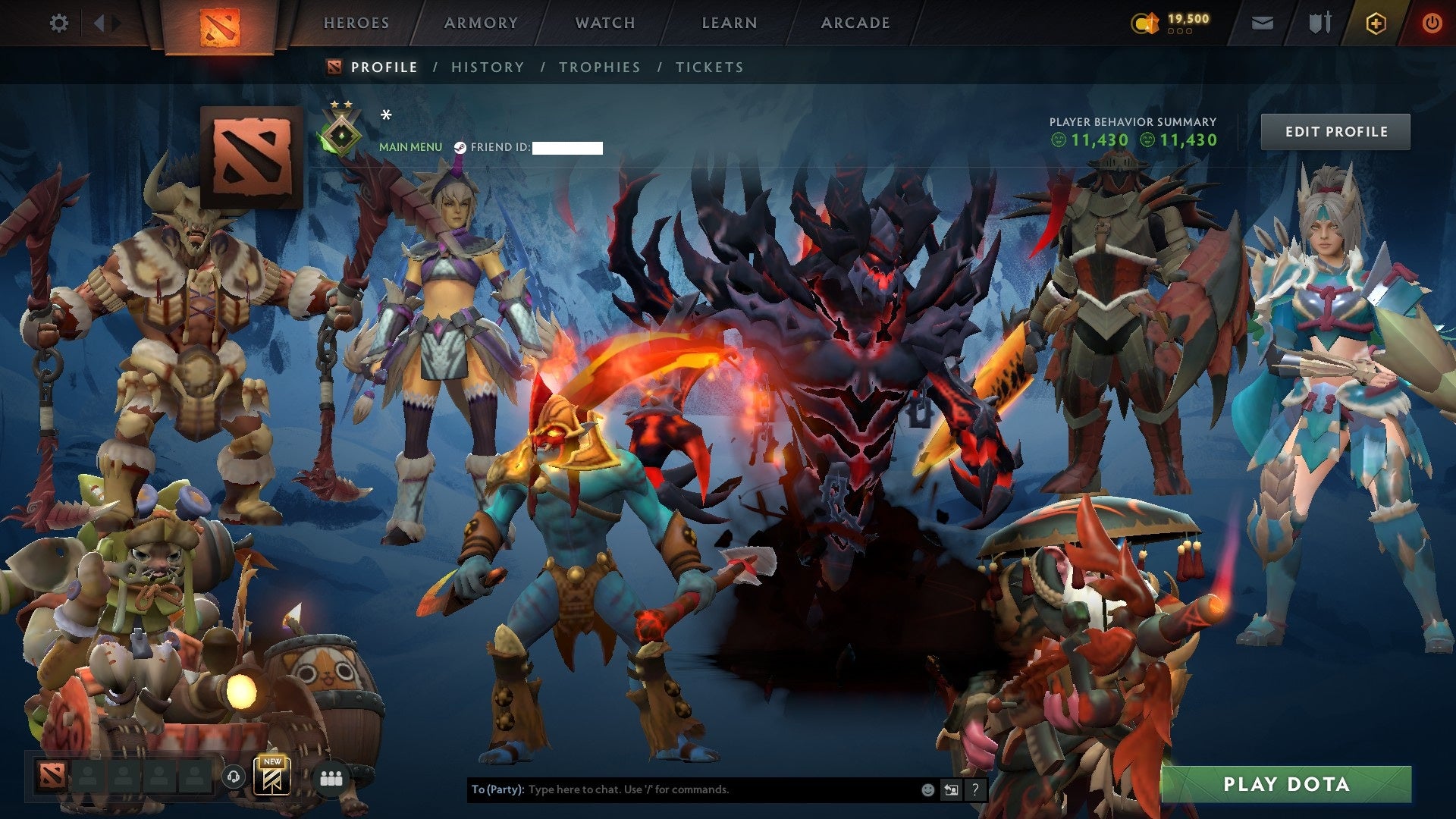Open the new Battle Pass icon labeled NEW
This screenshot has width=1456, height=819.
tap(273, 778)
